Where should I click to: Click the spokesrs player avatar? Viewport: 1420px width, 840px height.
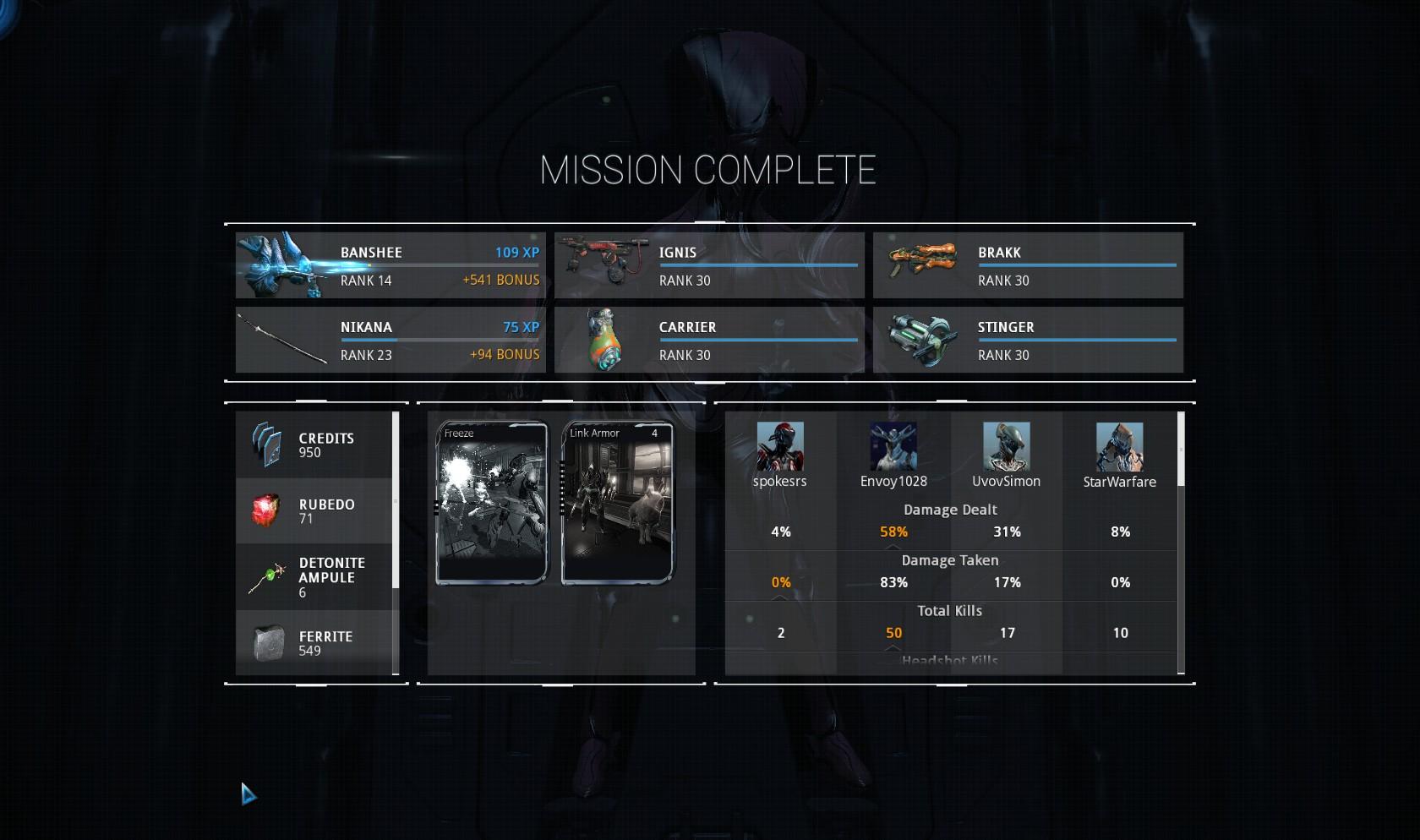780,446
